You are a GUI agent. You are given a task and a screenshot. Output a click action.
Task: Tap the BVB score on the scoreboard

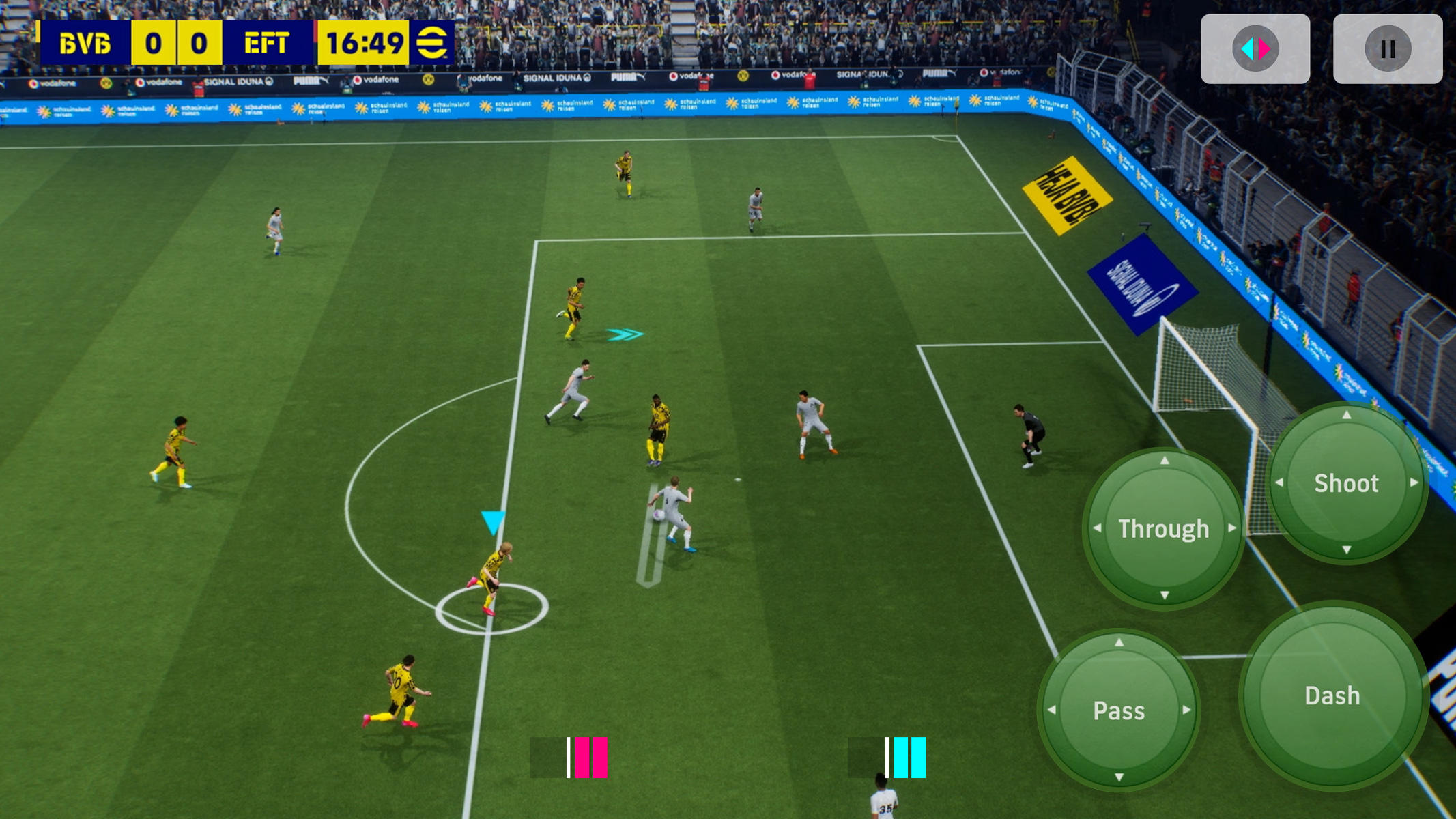click(x=154, y=42)
